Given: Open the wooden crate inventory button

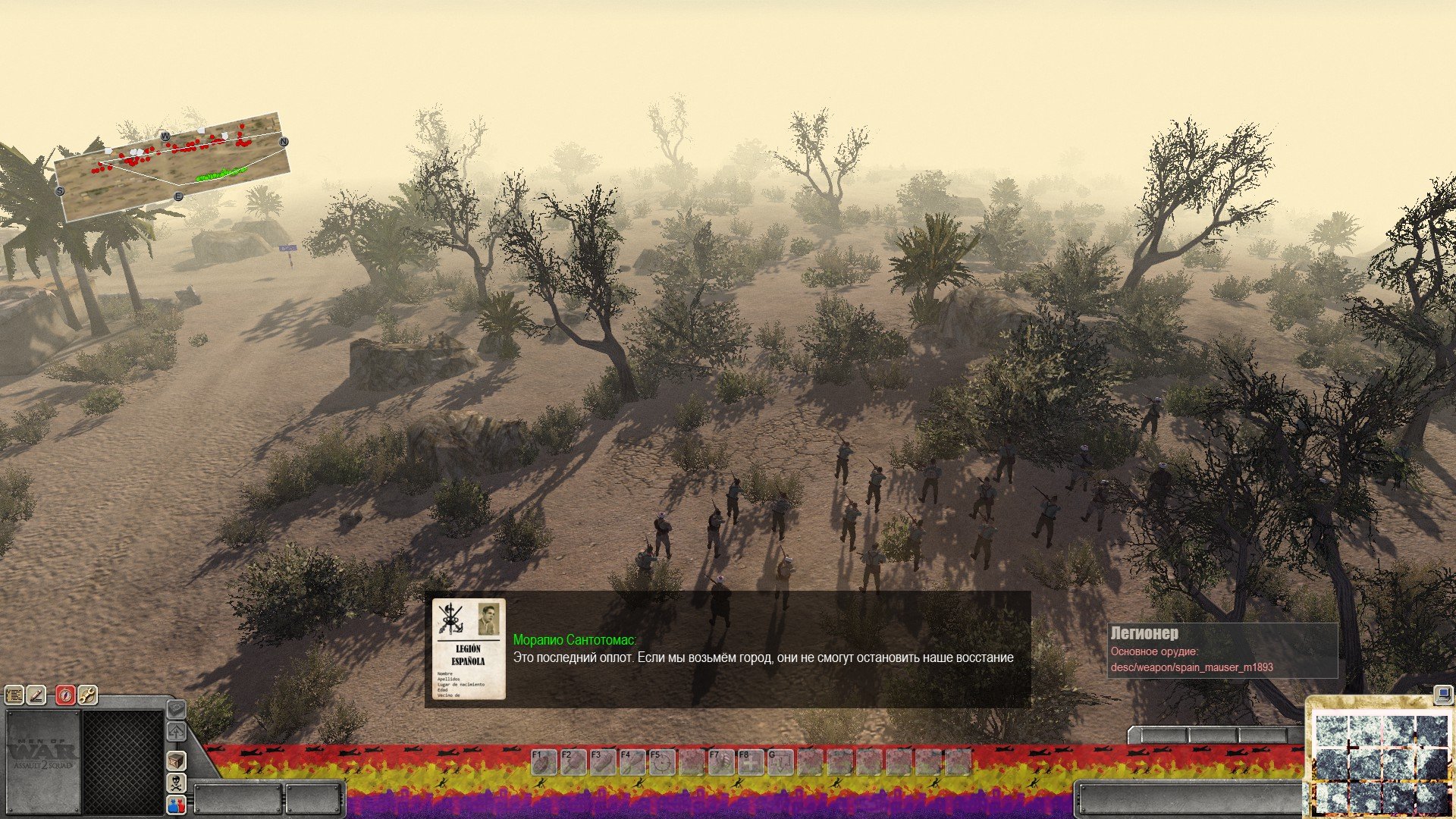Looking at the screenshot, I should 176,760.
